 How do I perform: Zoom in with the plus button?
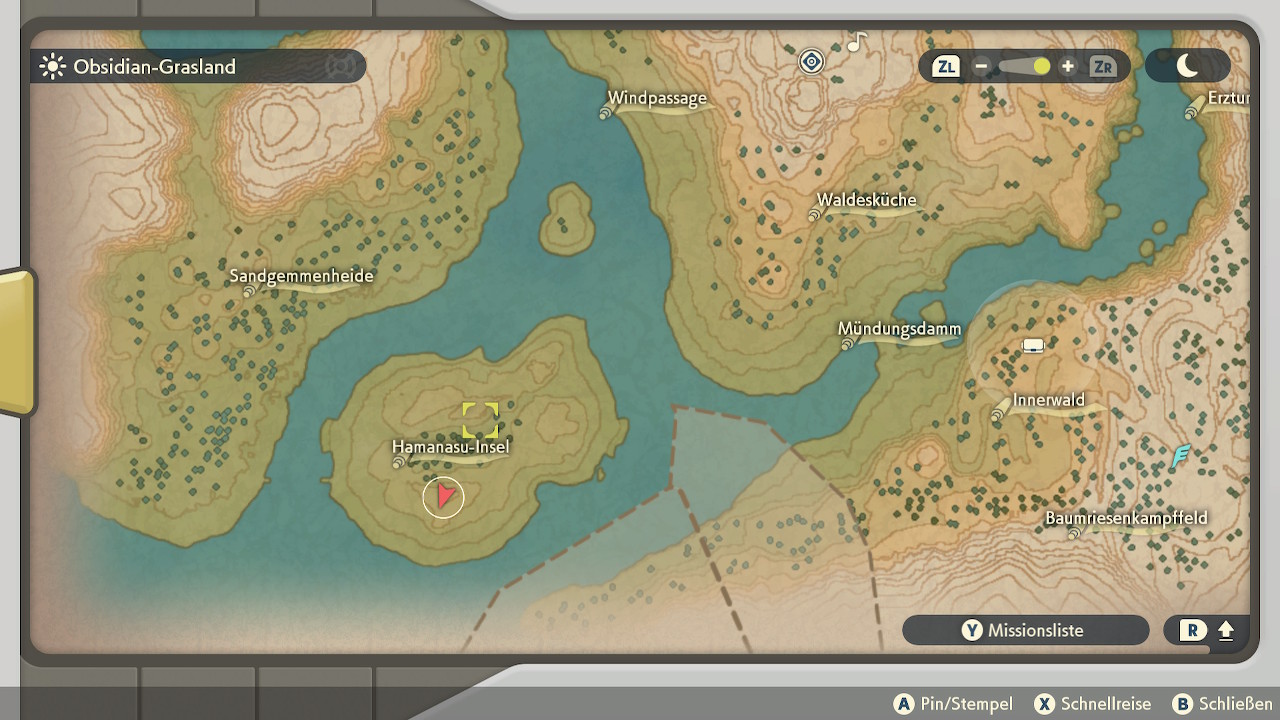(1068, 67)
